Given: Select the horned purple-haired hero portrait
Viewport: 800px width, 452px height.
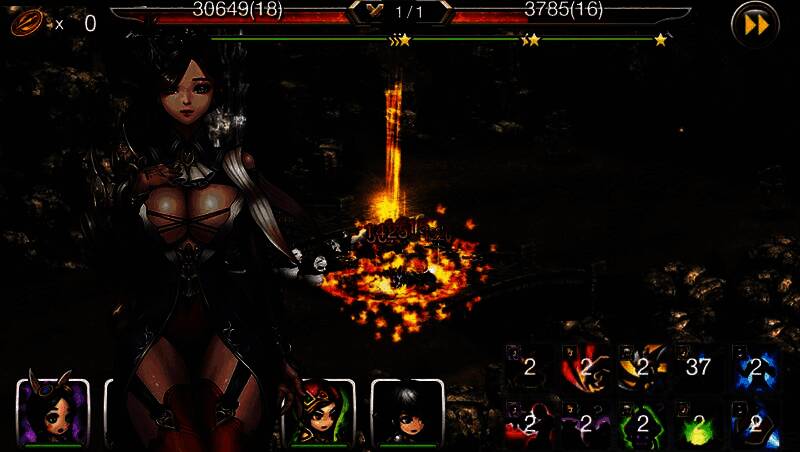Looking at the screenshot, I should coord(53,413).
